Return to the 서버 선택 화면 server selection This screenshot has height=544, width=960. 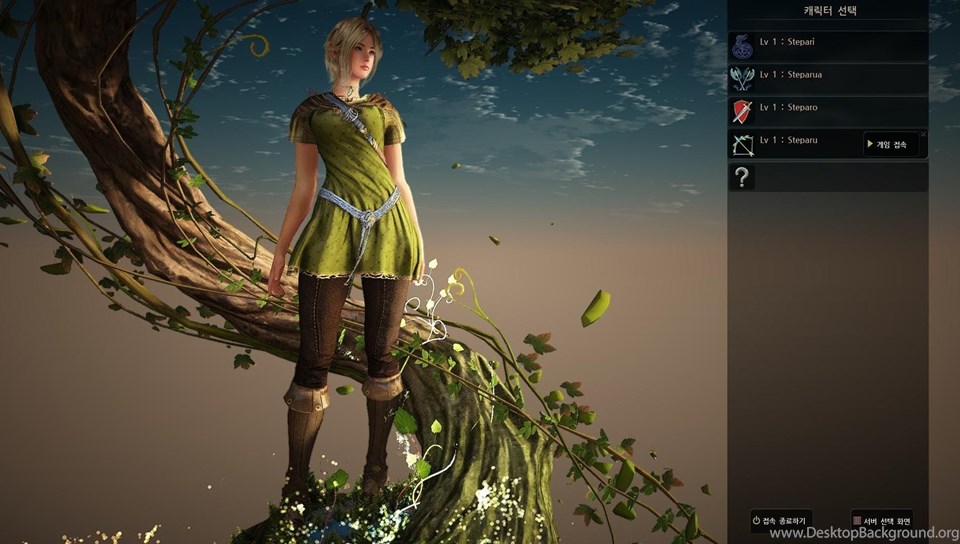pyautogui.click(x=882, y=520)
